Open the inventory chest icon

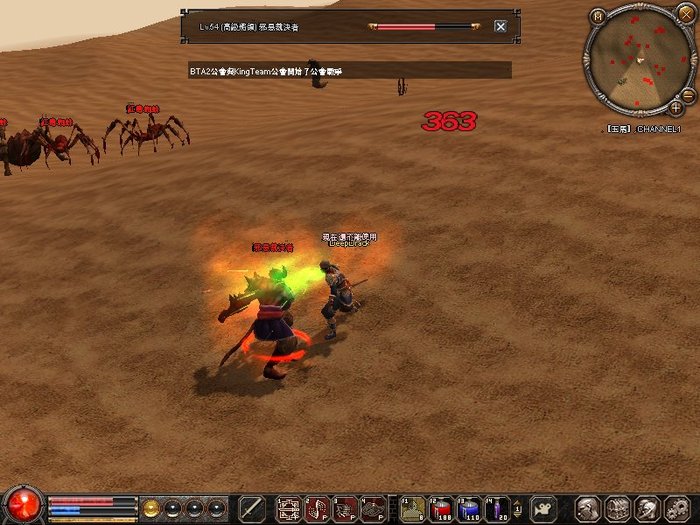[x=618, y=508]
